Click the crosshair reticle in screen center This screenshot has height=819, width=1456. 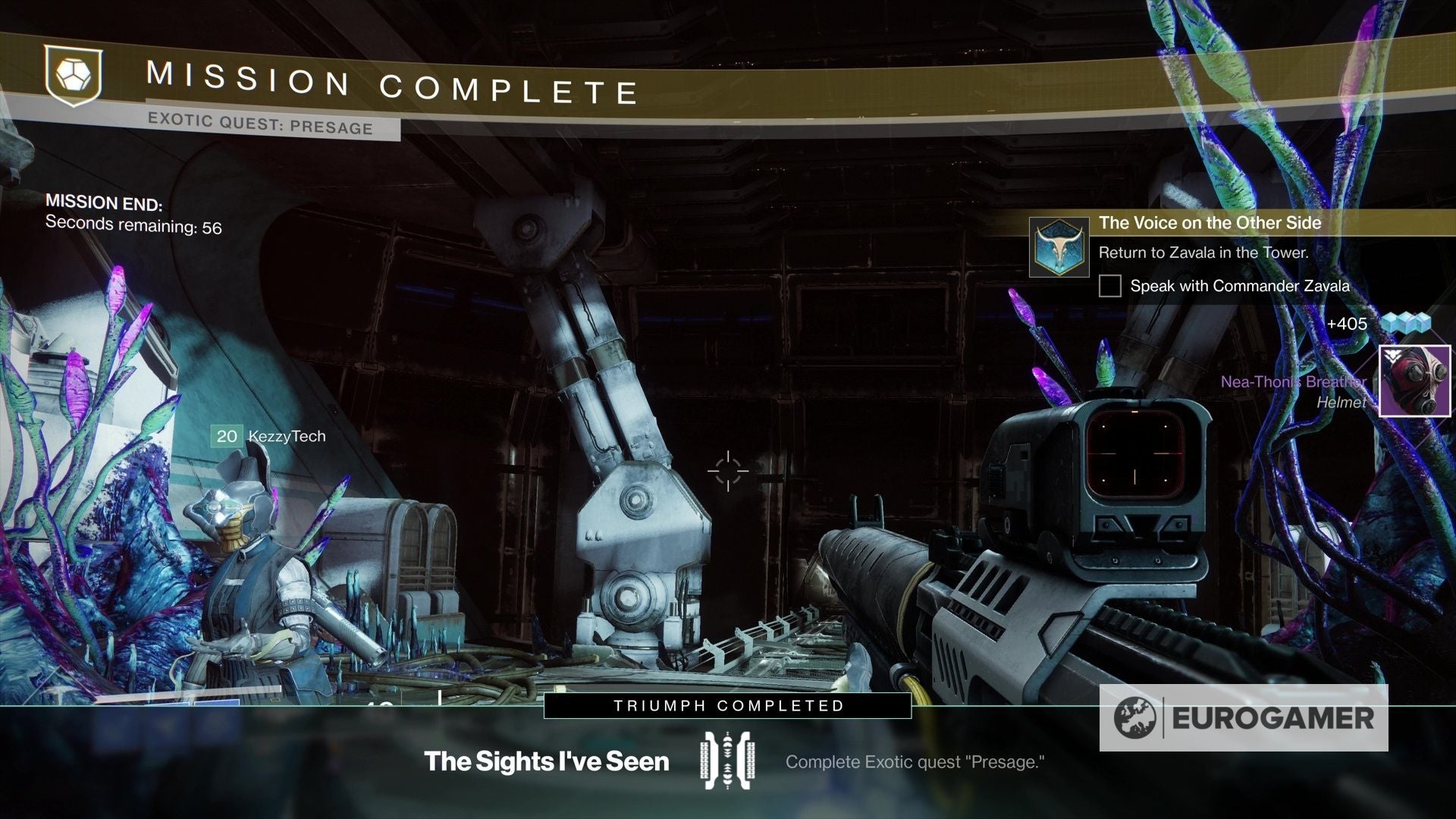[x=729, y=472]
